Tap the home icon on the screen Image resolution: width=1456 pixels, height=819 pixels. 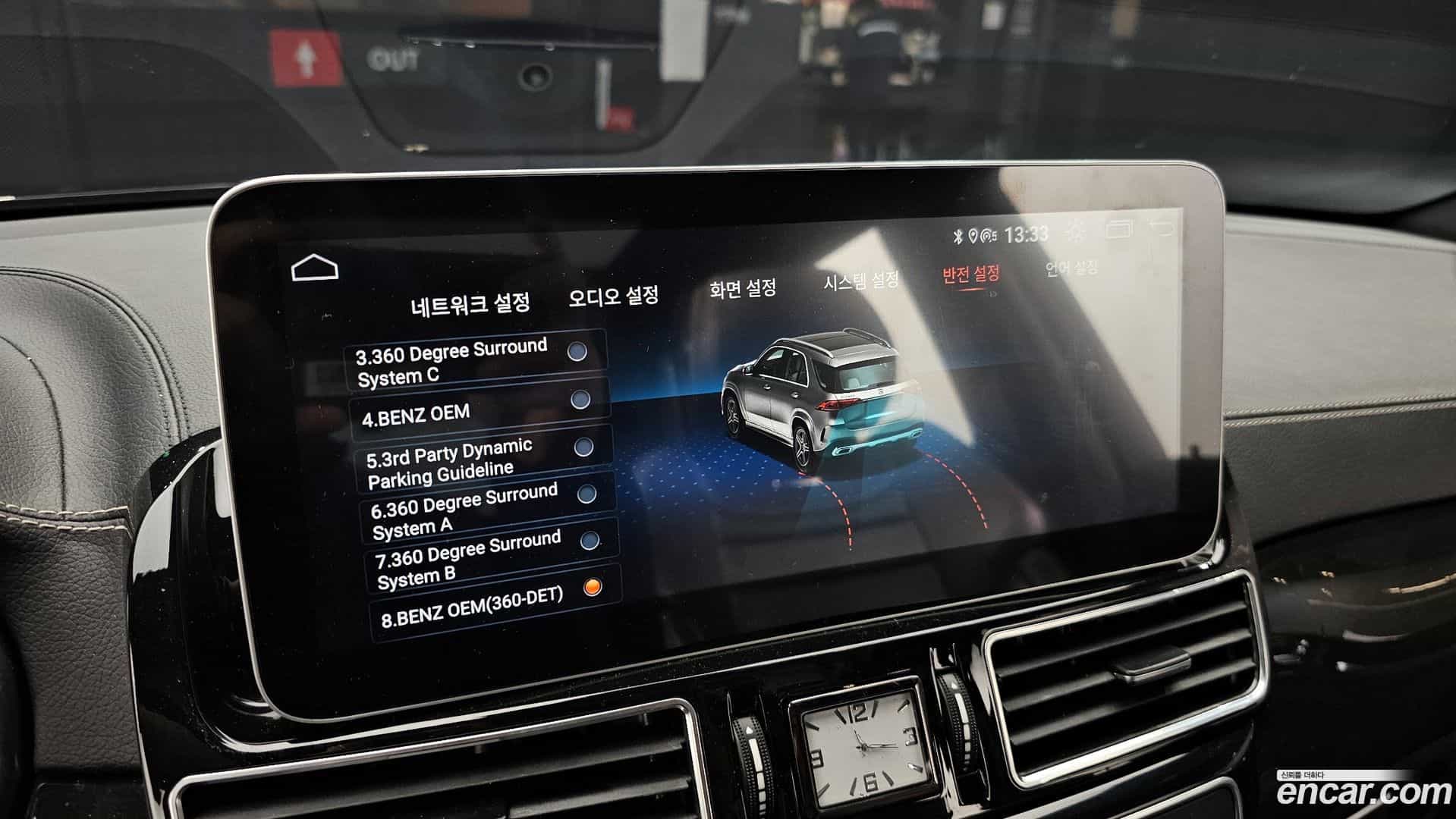pyautogui.click(x=316, y=266)
